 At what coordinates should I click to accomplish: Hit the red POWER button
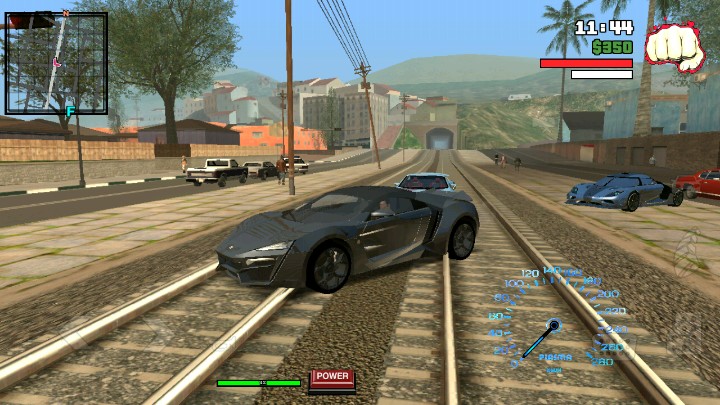[332, 377]
